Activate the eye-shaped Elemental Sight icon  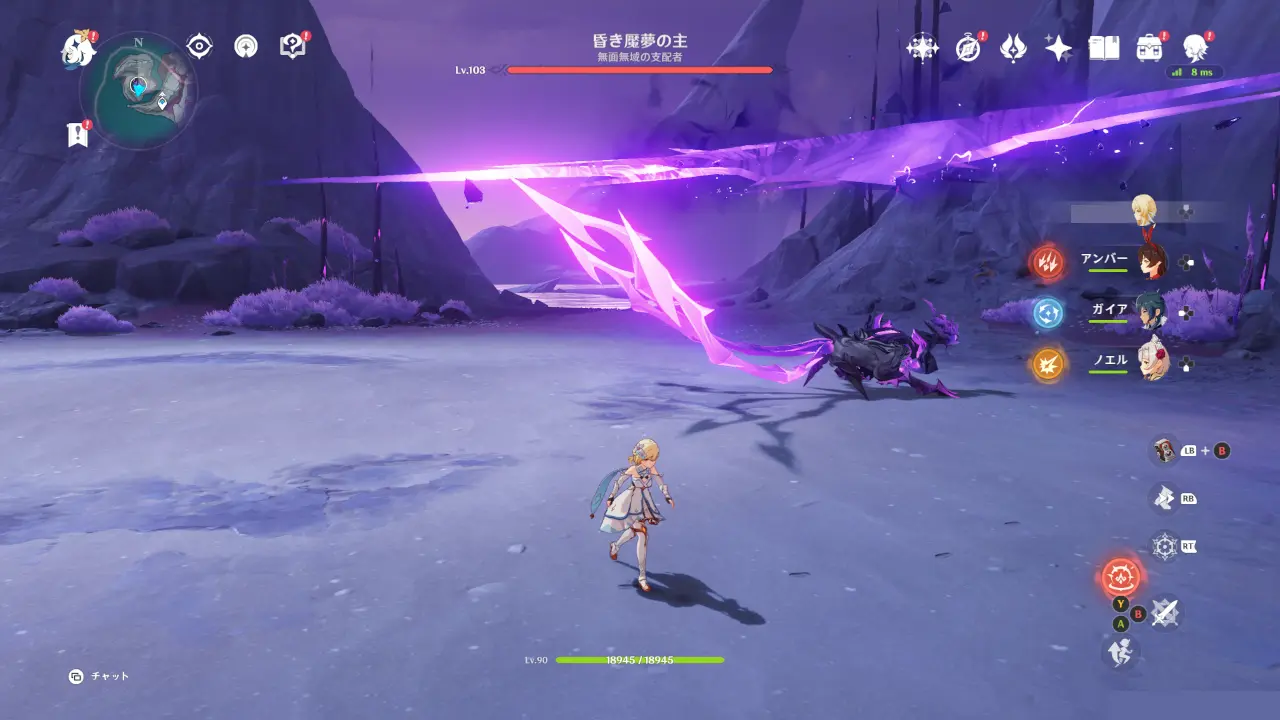click(199, 46)
